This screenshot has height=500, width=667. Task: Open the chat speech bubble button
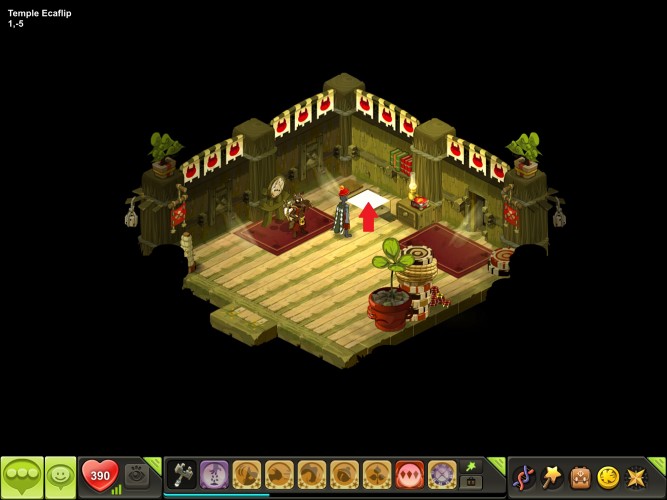[x=22, y=476]
